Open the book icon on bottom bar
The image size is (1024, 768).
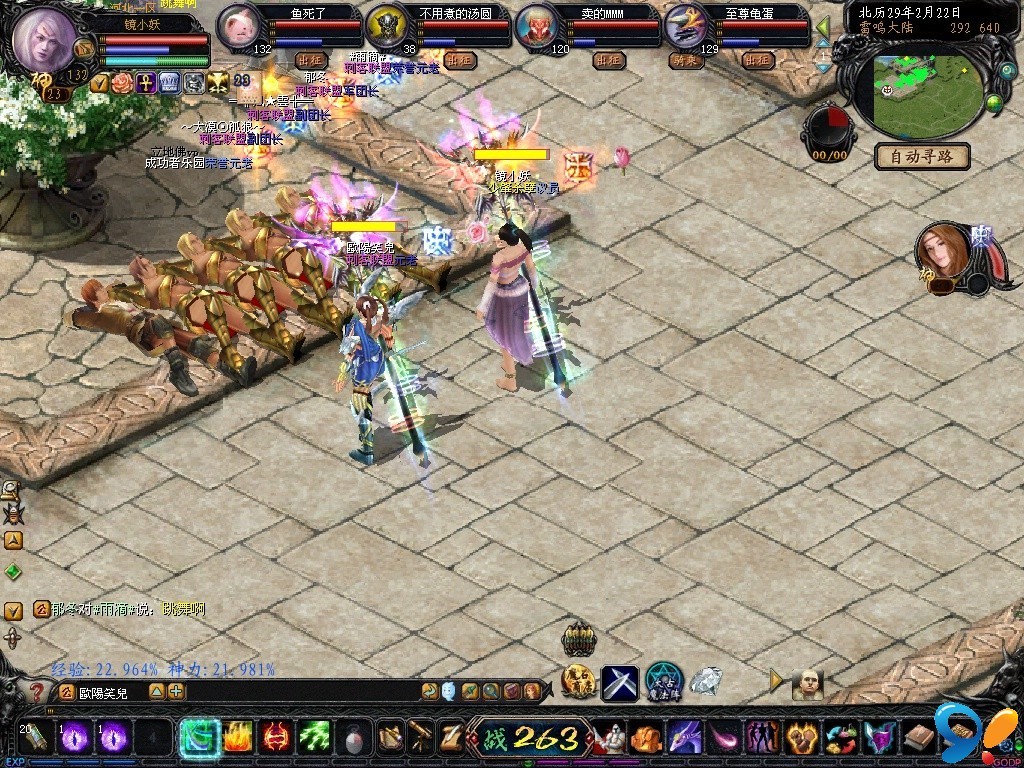pos(919,739)
